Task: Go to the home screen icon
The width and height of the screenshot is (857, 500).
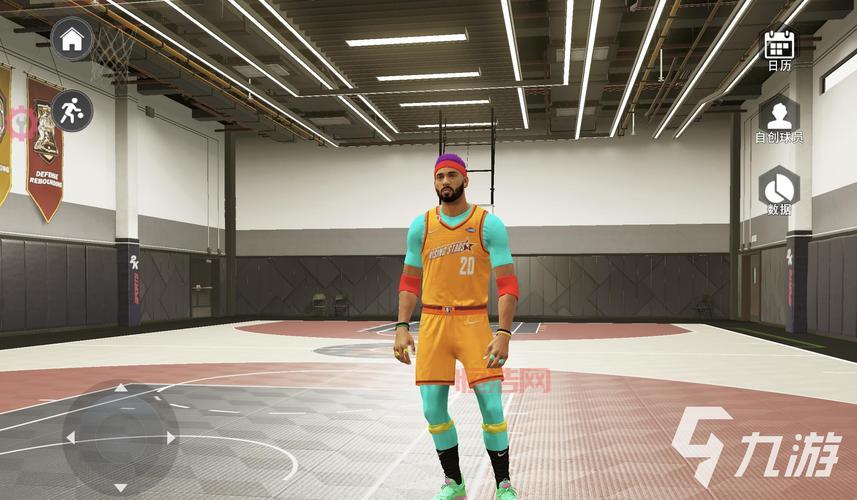Action: point(72,40)
